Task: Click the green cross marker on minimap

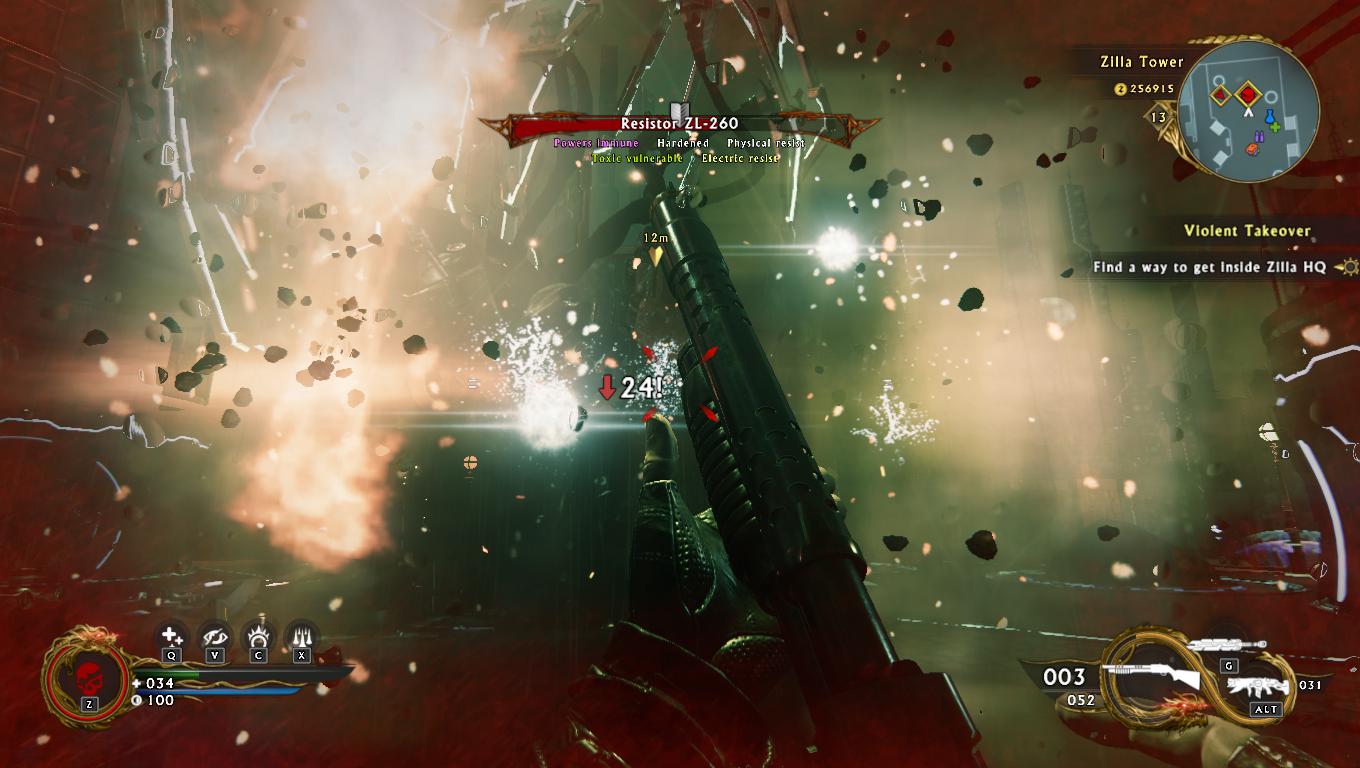Action: 1276,127
